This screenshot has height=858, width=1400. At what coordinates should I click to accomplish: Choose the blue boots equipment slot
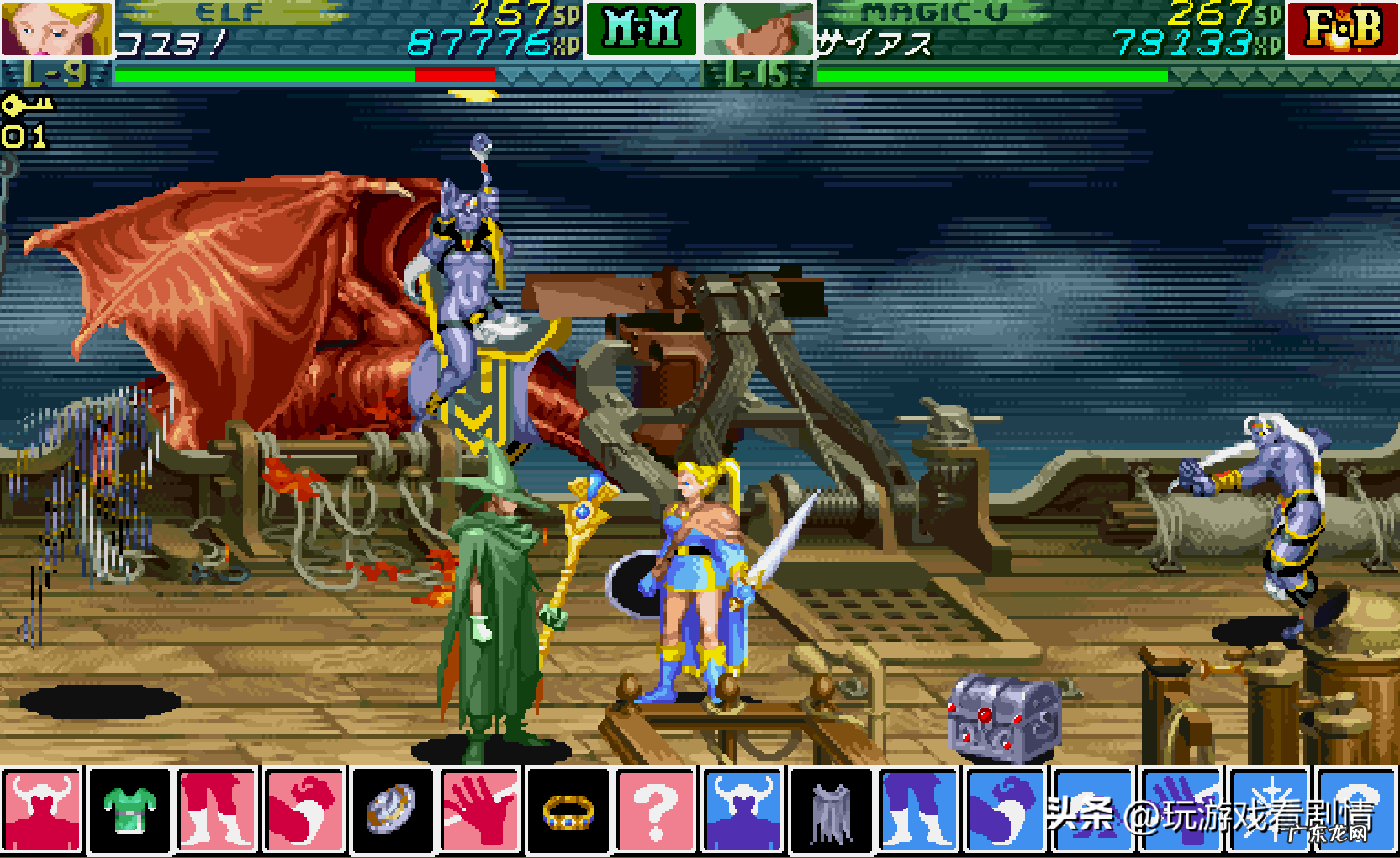point(918,810)
